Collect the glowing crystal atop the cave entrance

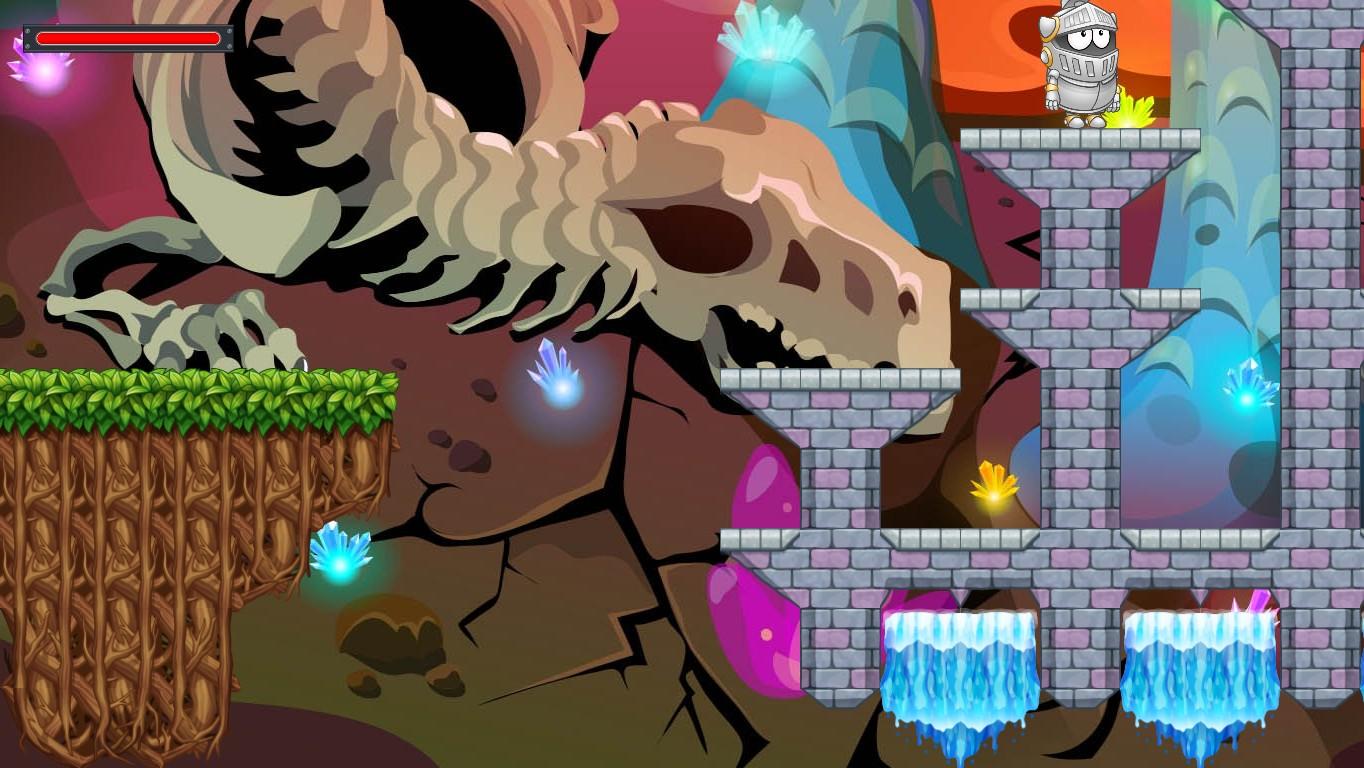[x=765, y=45]
